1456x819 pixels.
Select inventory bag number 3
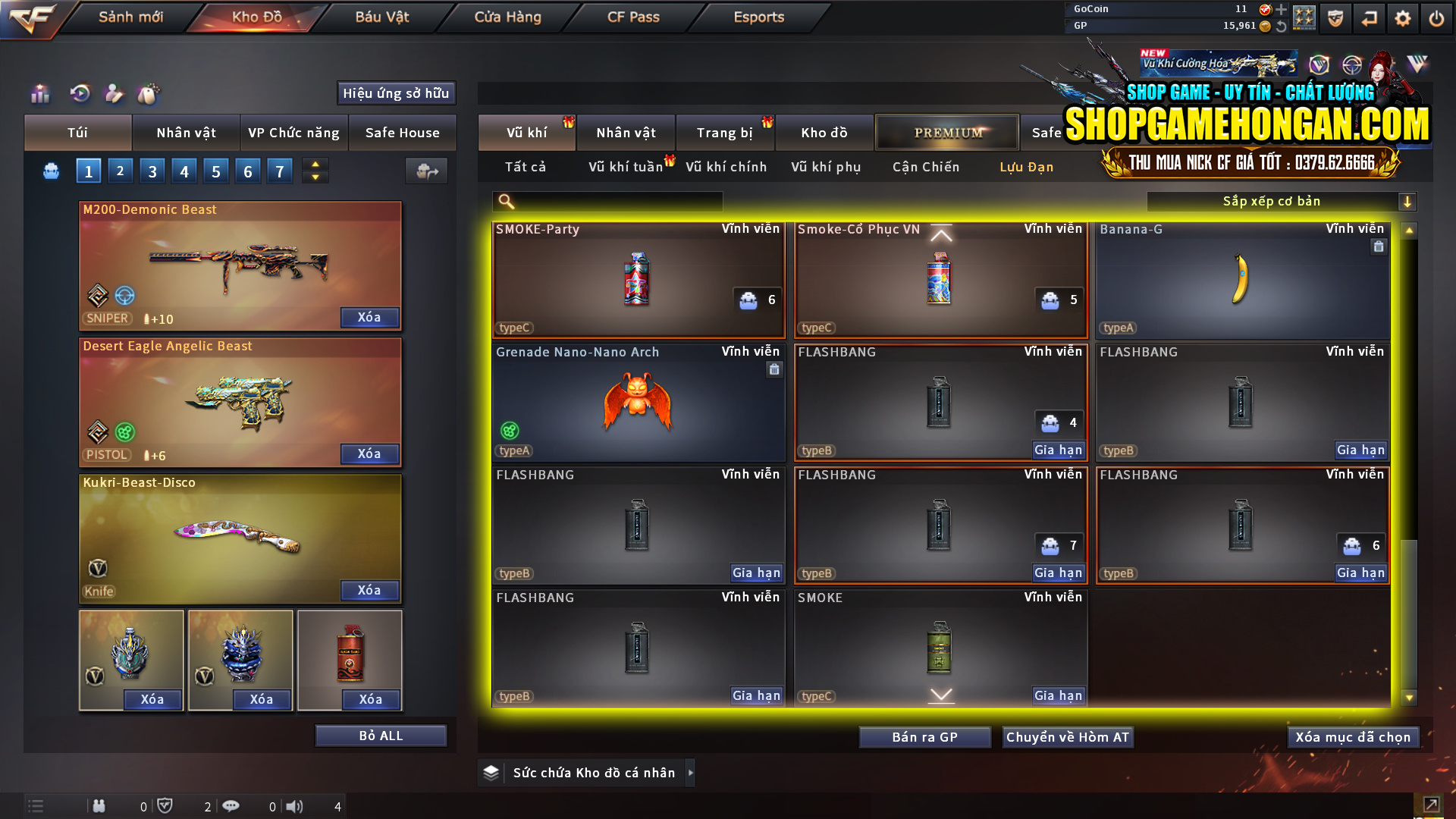(x=152, y=171)
